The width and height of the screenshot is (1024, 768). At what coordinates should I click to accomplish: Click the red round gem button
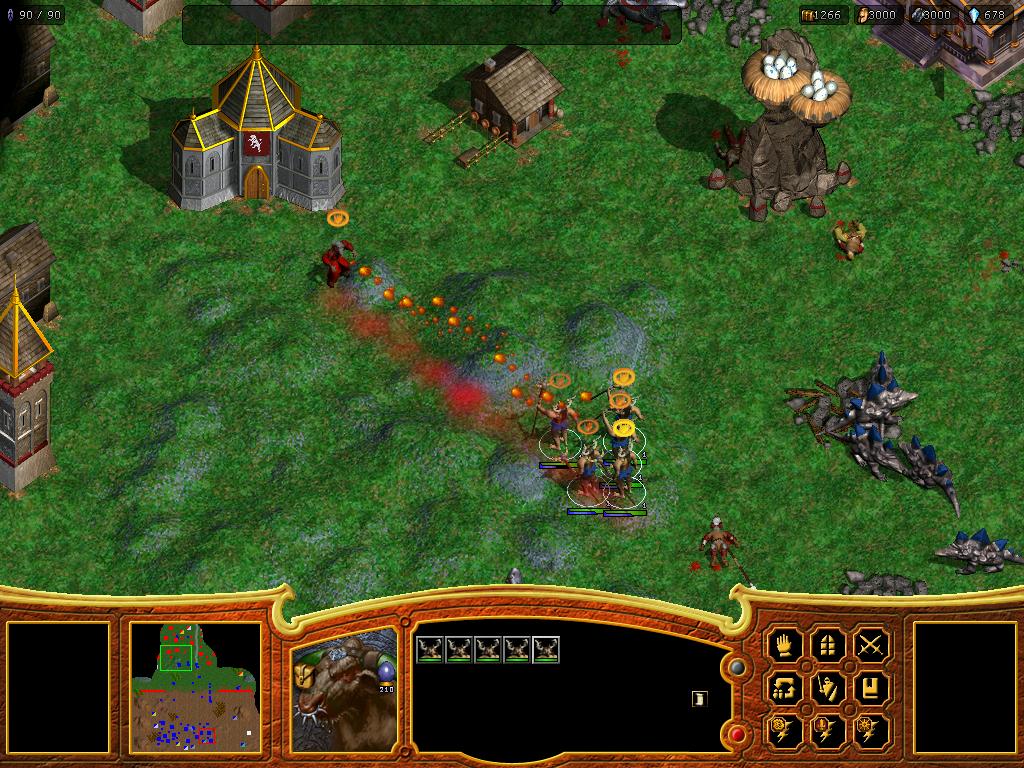point(737,735)
